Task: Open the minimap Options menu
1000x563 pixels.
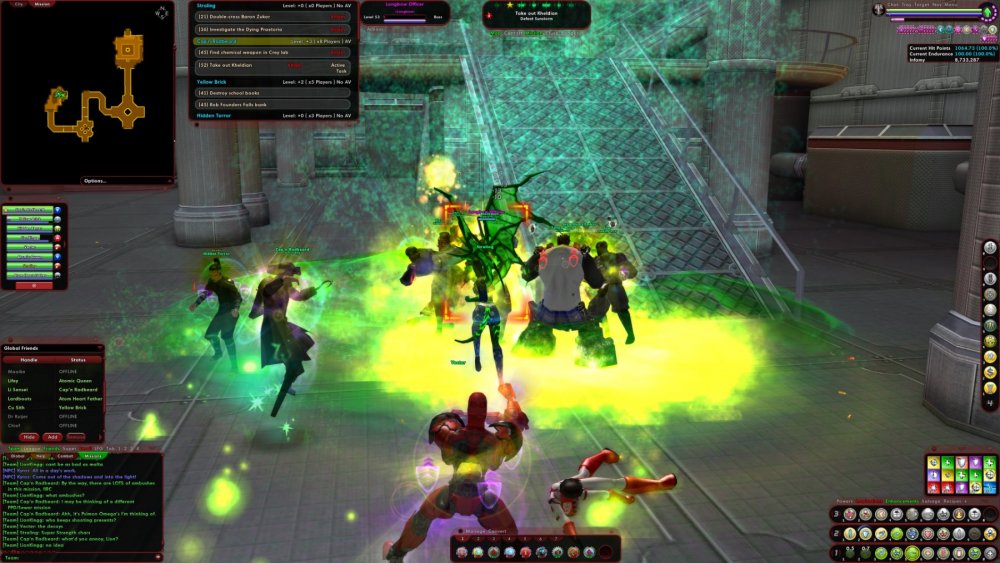Action: [94, 180]
